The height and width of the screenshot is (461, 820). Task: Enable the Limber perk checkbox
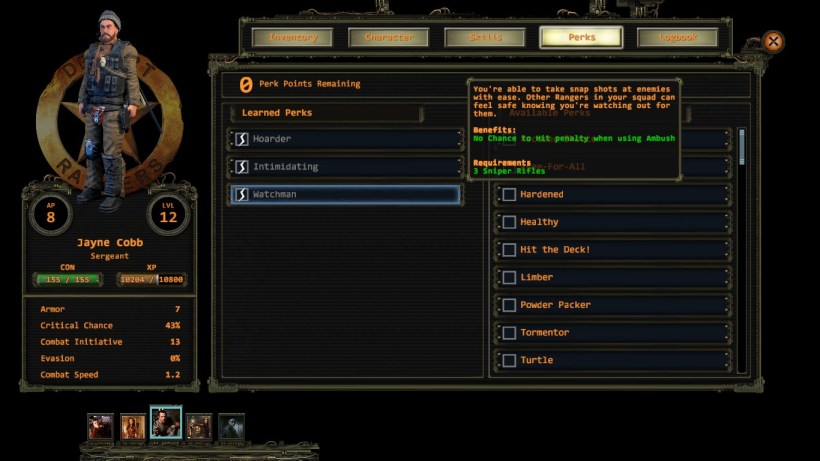(509, 277)
